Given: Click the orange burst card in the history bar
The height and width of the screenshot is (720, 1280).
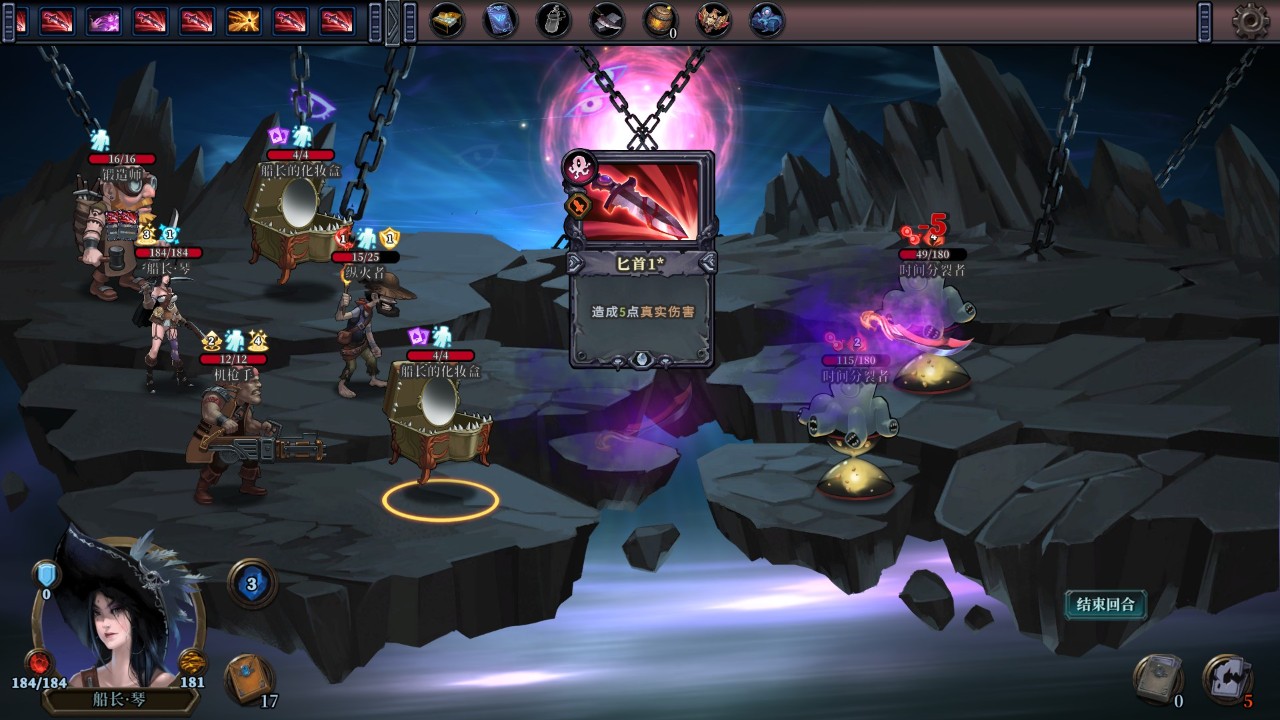Looking at the screenshot, I should (x=245, y=20).
